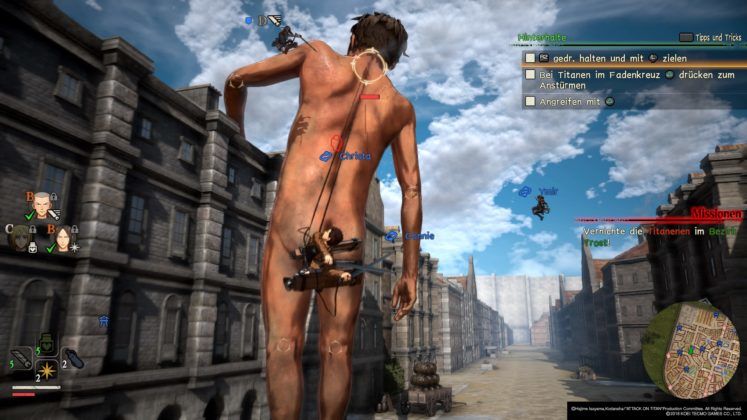Open the Tipps und Tricks panel

click(708, 37)
